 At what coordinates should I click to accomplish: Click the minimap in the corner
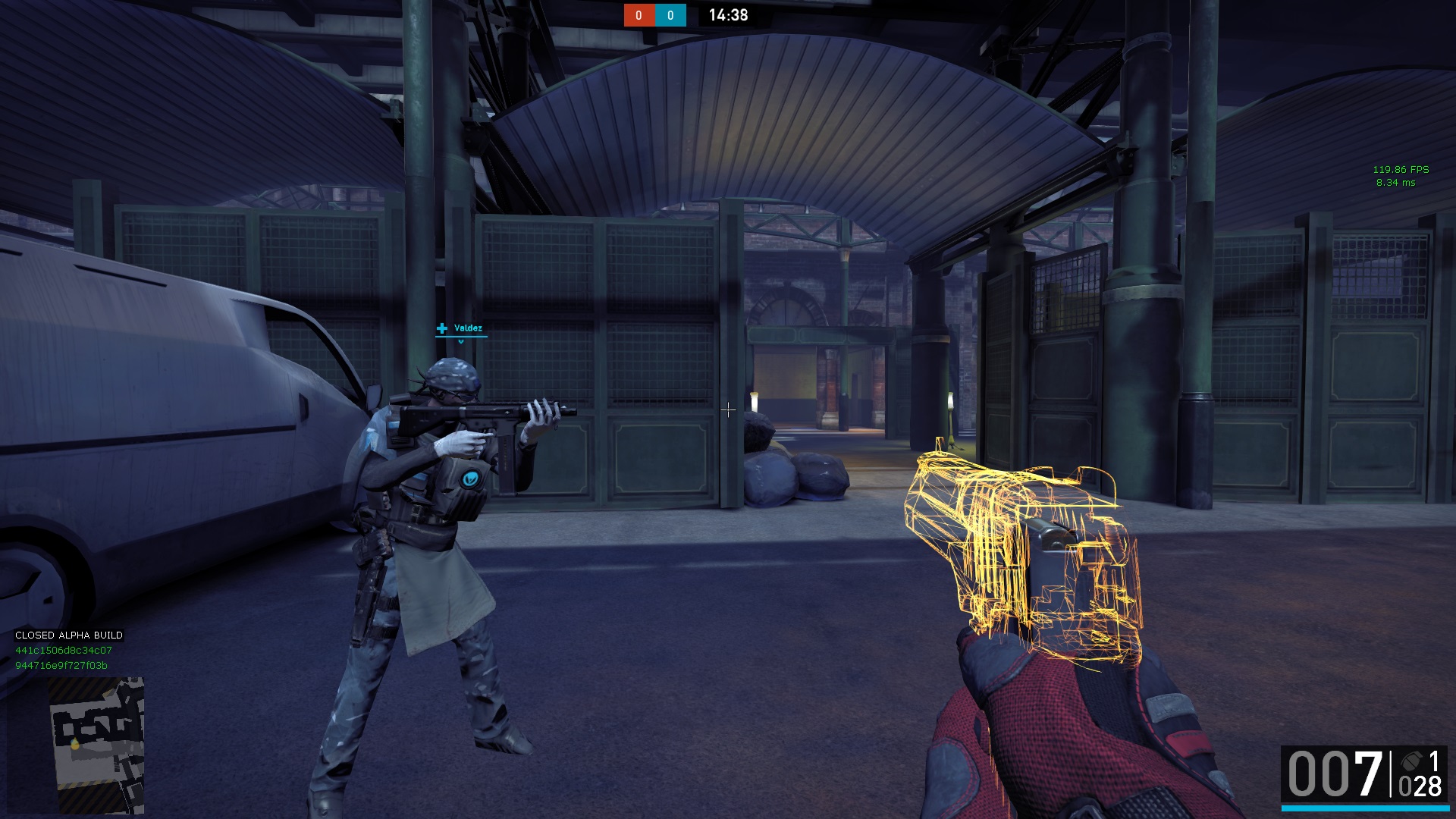[96, 745]
